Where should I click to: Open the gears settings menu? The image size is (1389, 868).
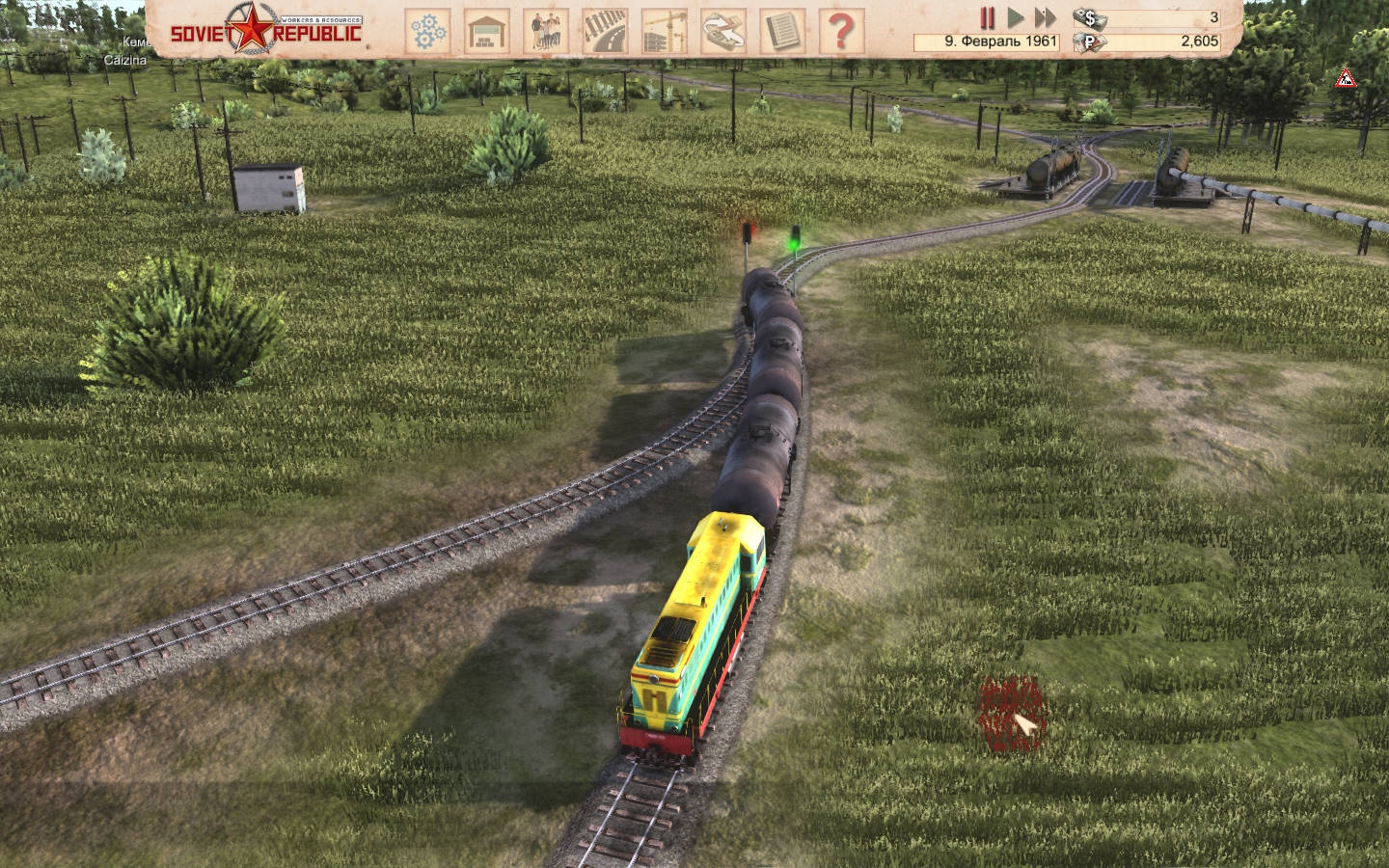[x=426, y=31]
